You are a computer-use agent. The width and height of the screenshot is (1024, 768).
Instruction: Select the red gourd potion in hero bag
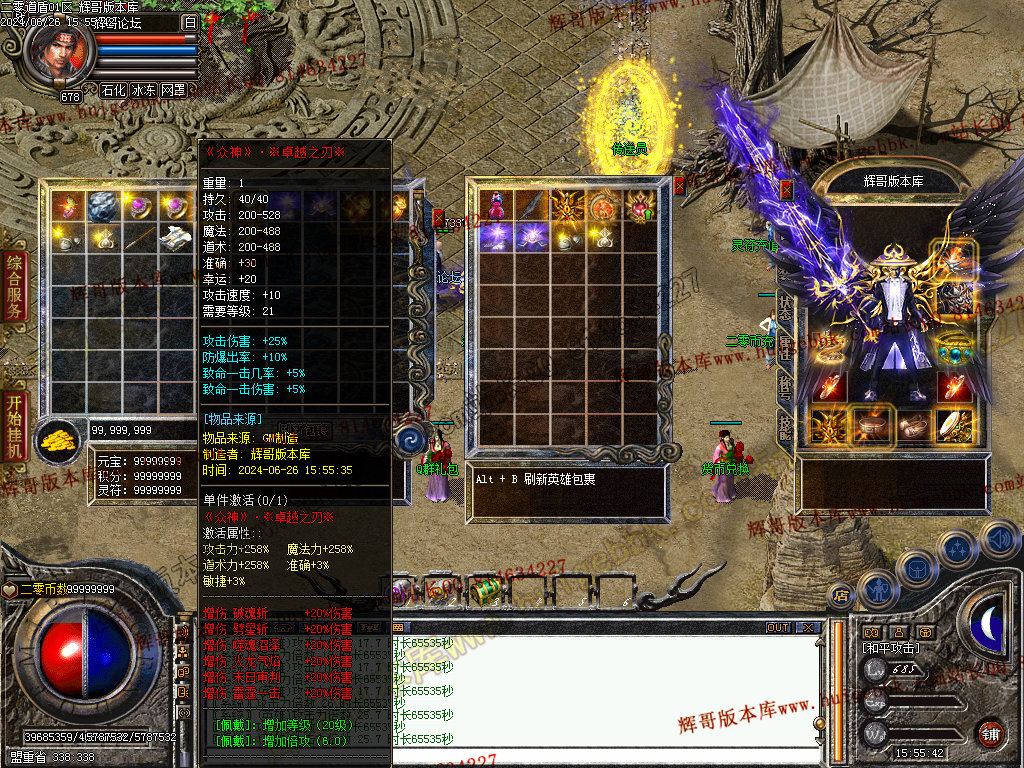(x=495, y=206)
